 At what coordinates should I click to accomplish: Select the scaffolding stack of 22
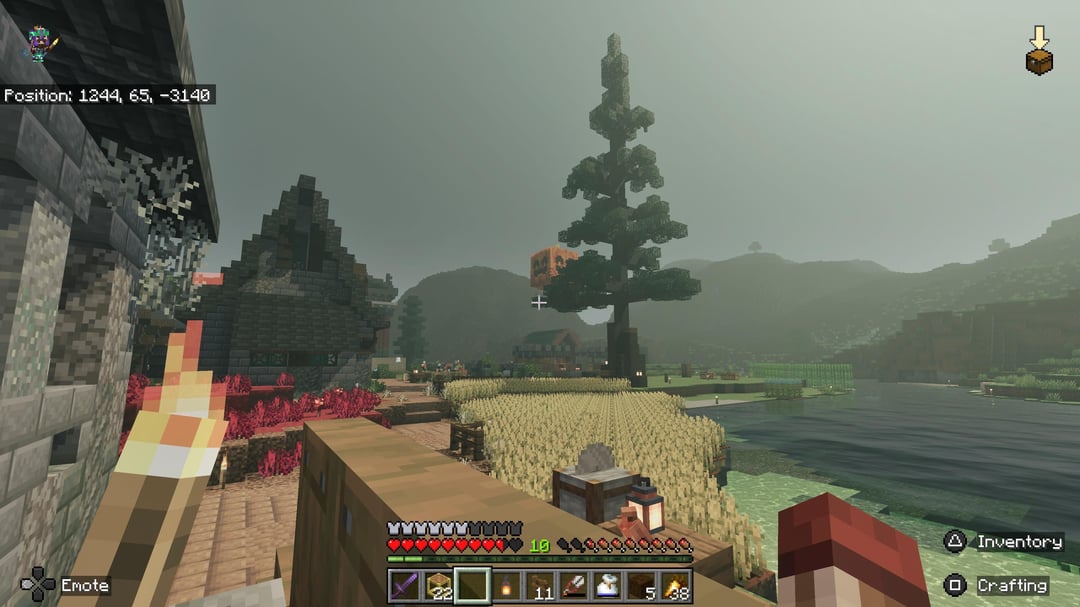(438, 585)
